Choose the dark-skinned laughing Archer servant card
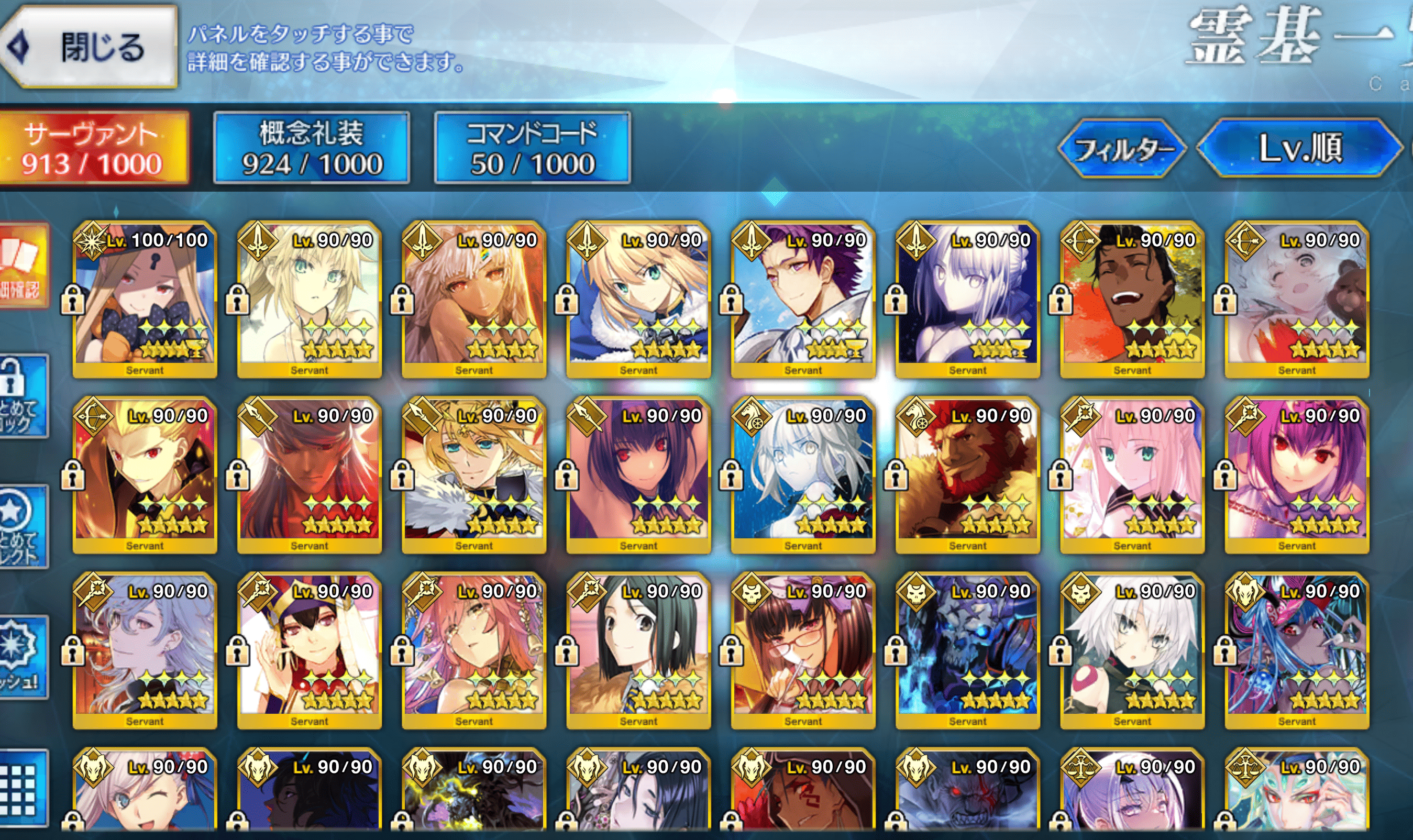 point(1132,299)
